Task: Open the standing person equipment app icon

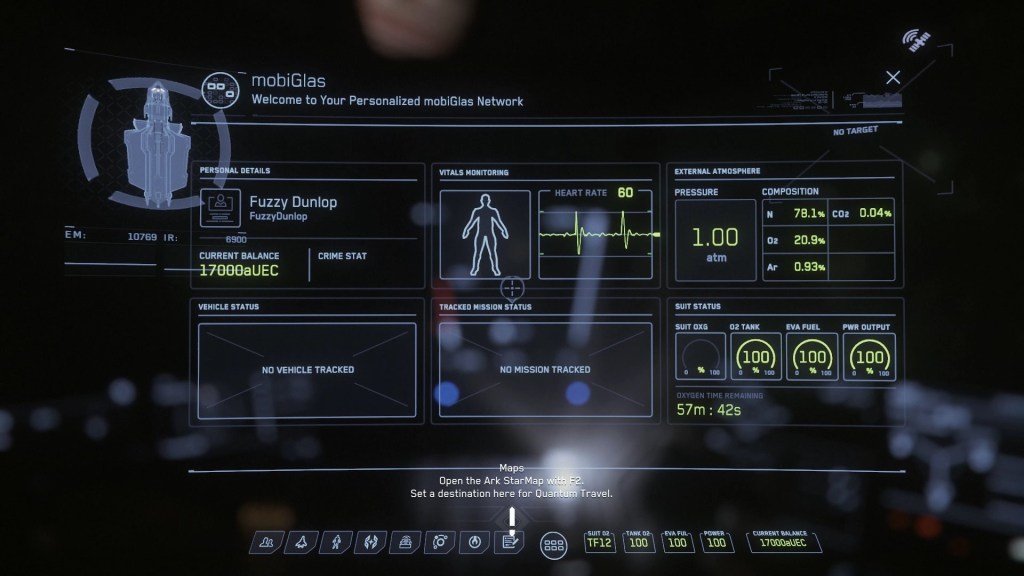Action: click(337, 543)
